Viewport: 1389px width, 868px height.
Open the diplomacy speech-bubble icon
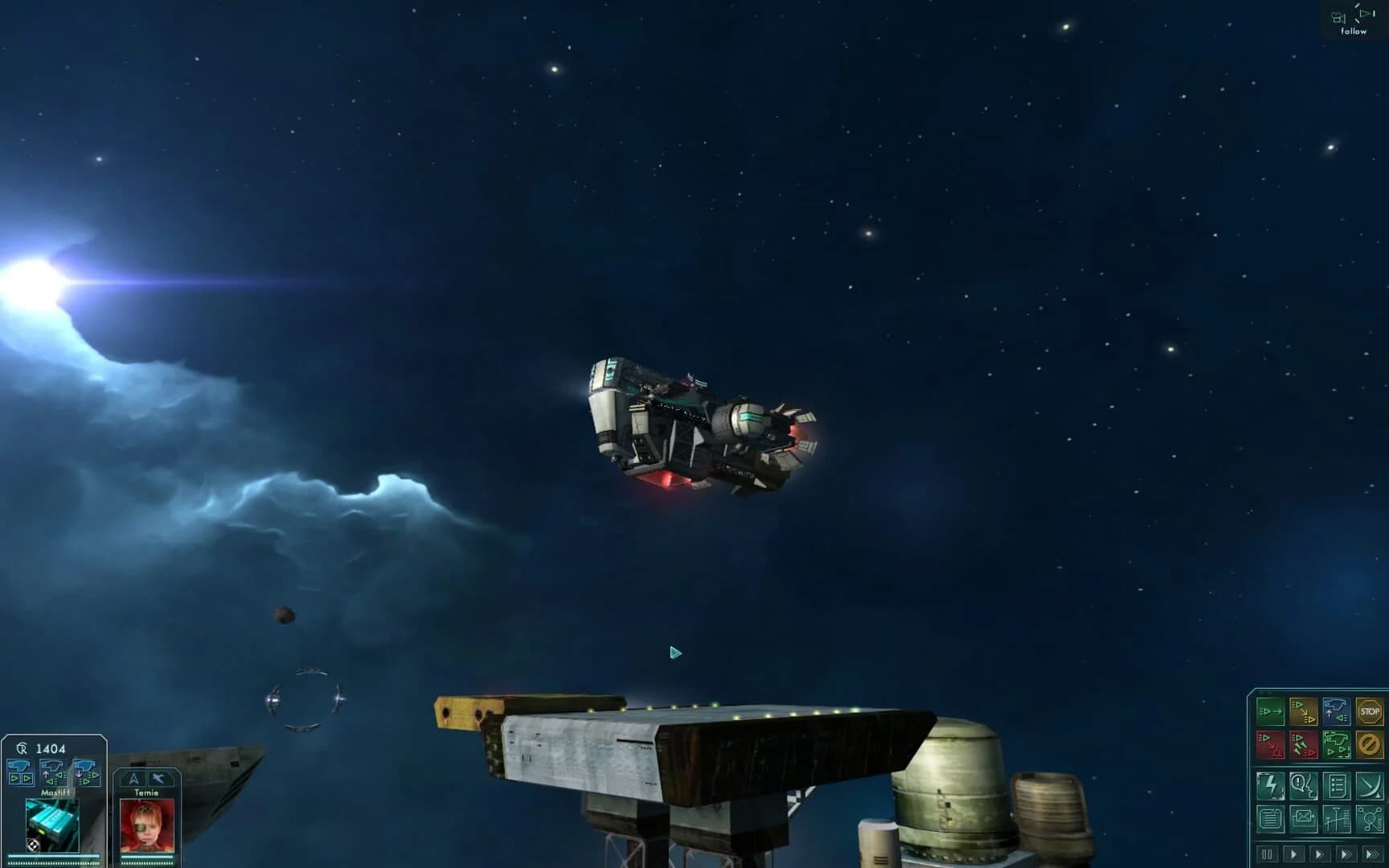coord(1304,785)
